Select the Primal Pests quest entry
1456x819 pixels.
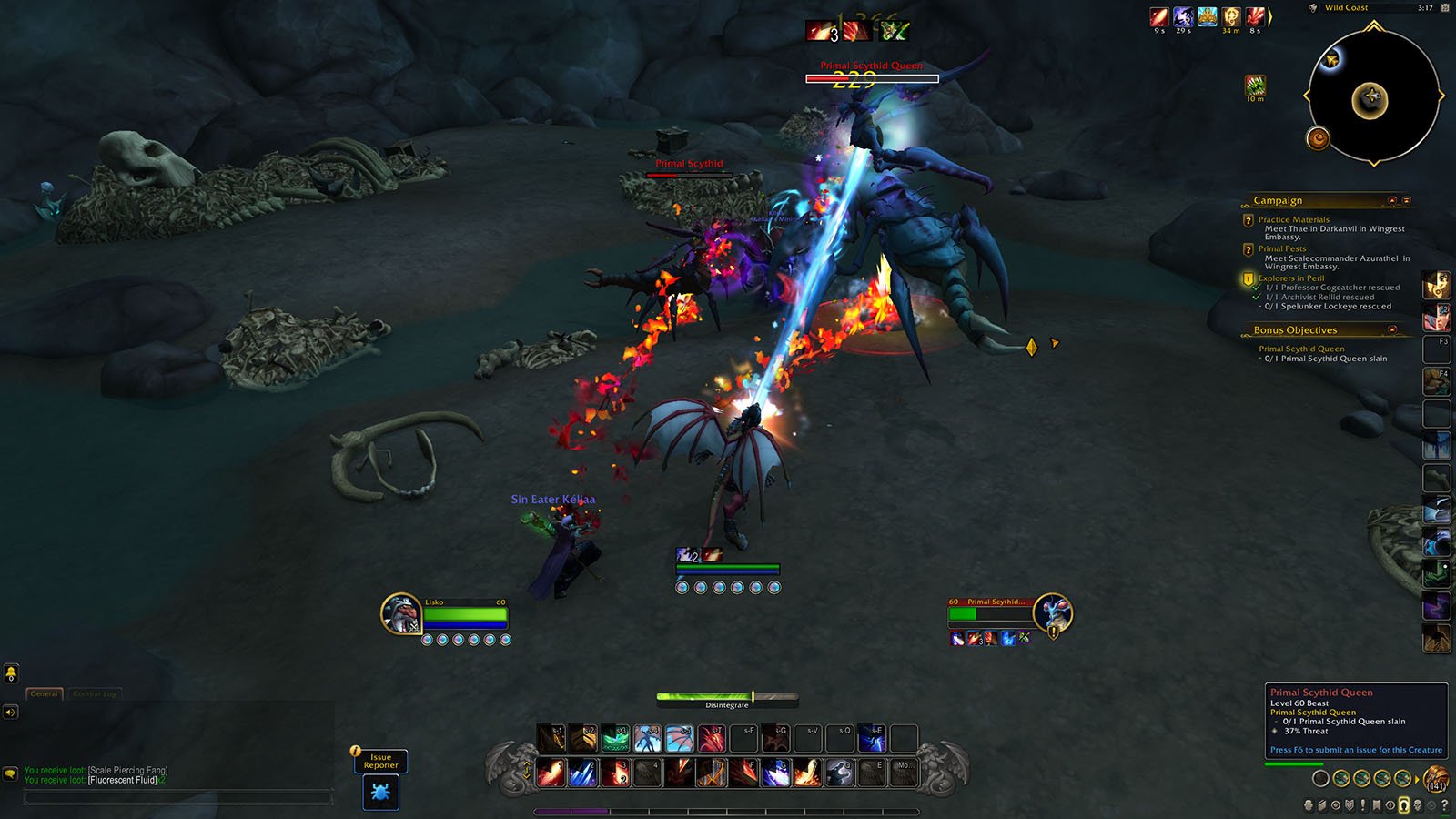(x=1281, y=248)
